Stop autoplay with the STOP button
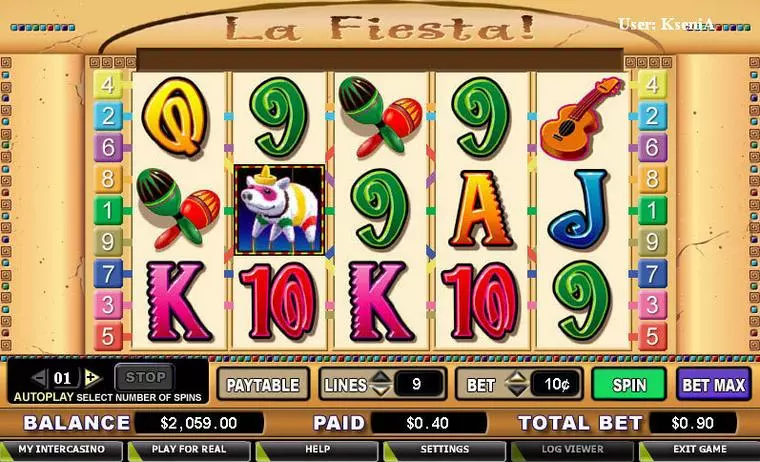This screenshot has width=760, height=462. pyautogui.click(x=144, y=378)
